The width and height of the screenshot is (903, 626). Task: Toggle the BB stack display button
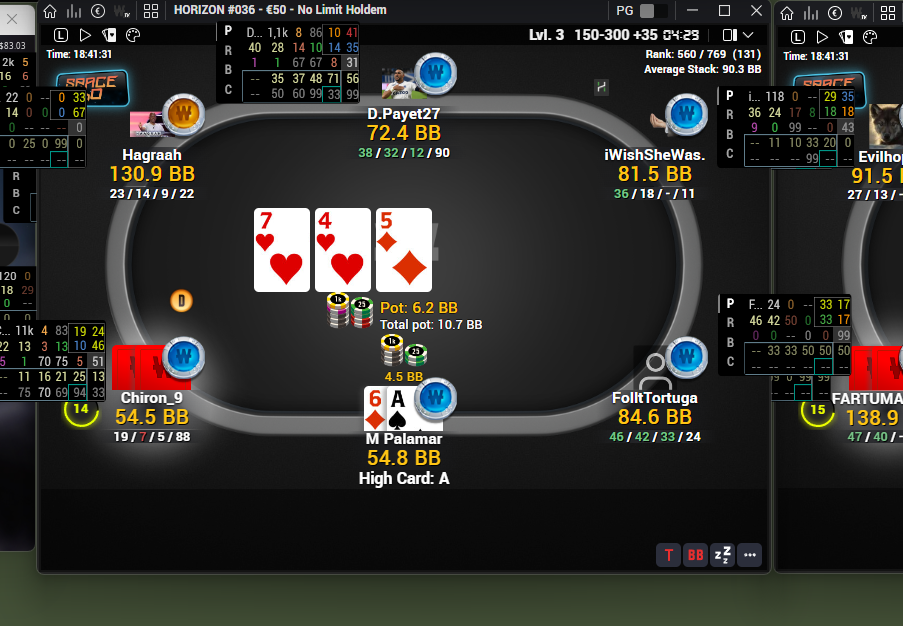click(695, 555)
